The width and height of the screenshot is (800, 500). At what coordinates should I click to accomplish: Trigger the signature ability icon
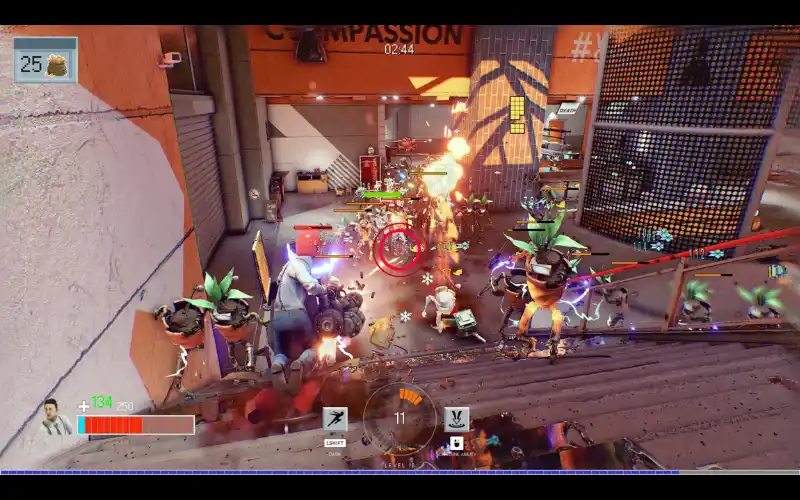pyautogui.click(x=456, y=418)
